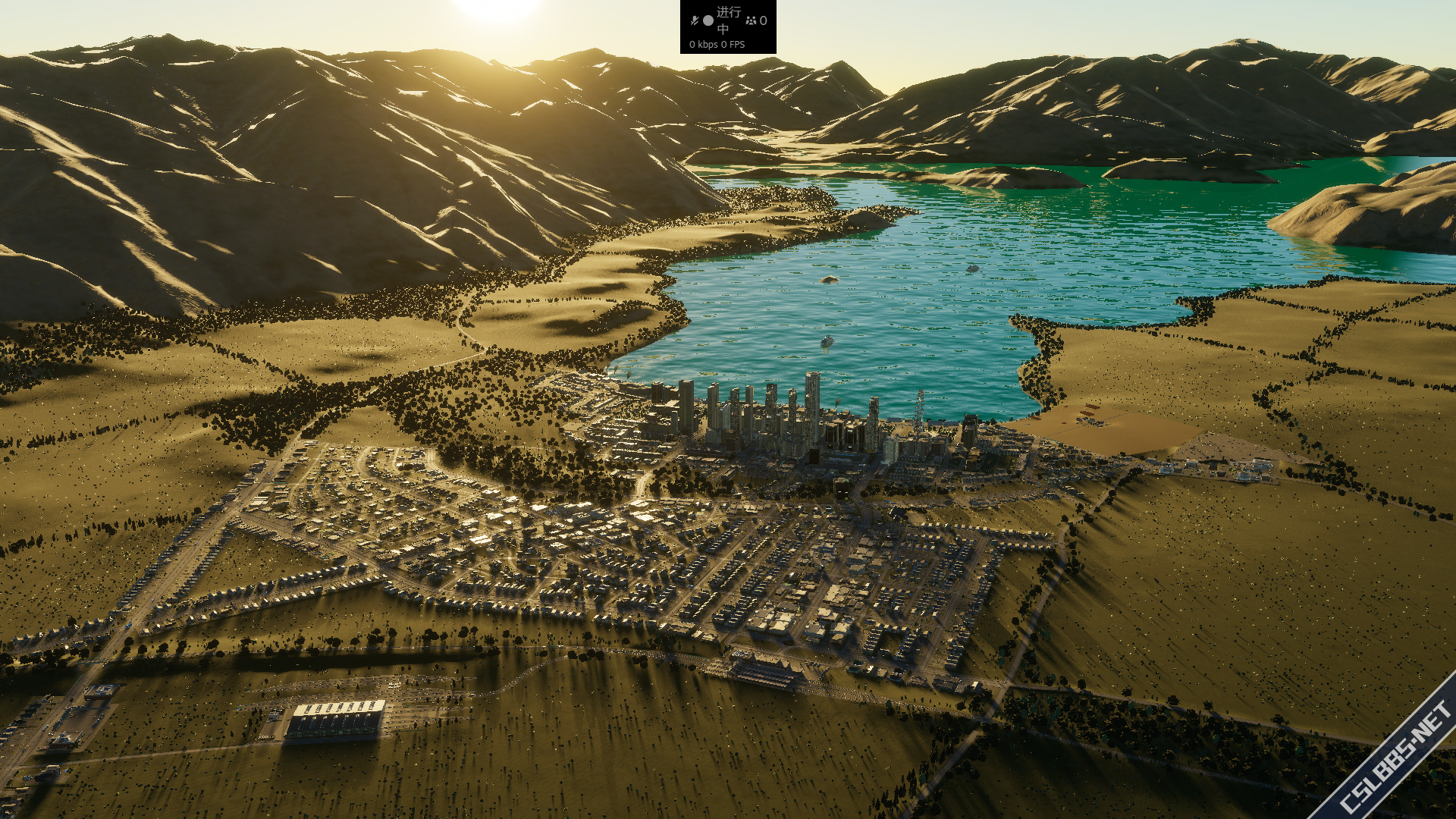
Task: Toggle the muted microphone icon in the stream overlay
Action: (x=694, y=20)
